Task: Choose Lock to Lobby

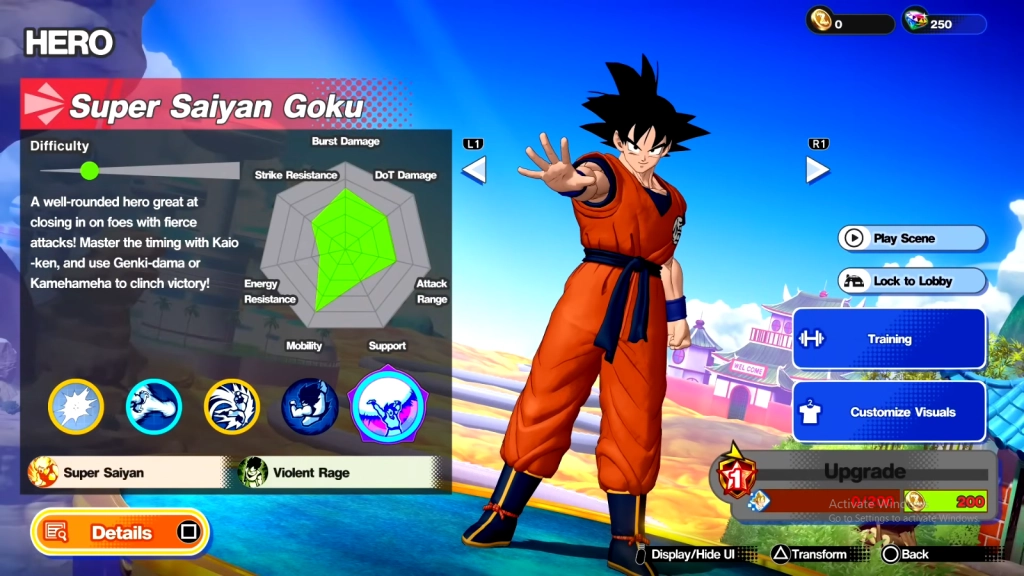Action: click(x=911, y=281)
